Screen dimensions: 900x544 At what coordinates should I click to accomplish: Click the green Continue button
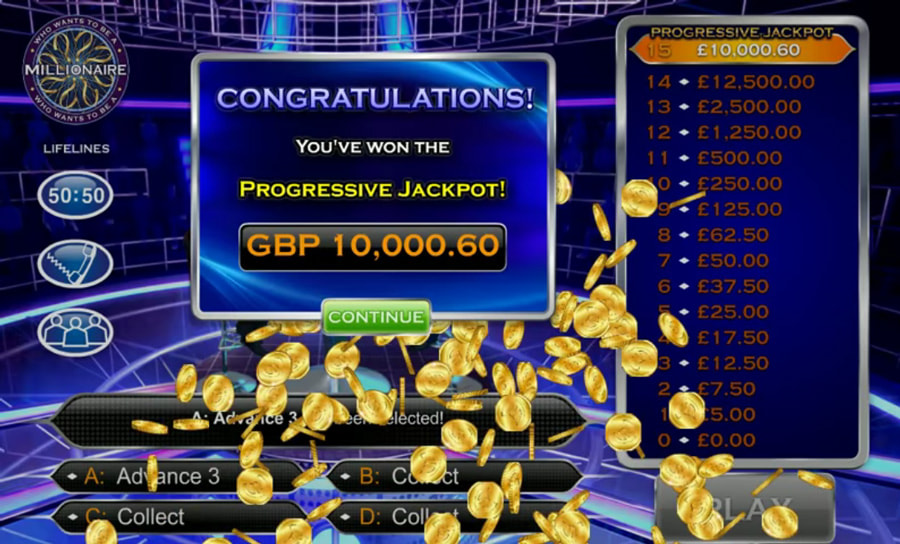click(x=376, y=317)
